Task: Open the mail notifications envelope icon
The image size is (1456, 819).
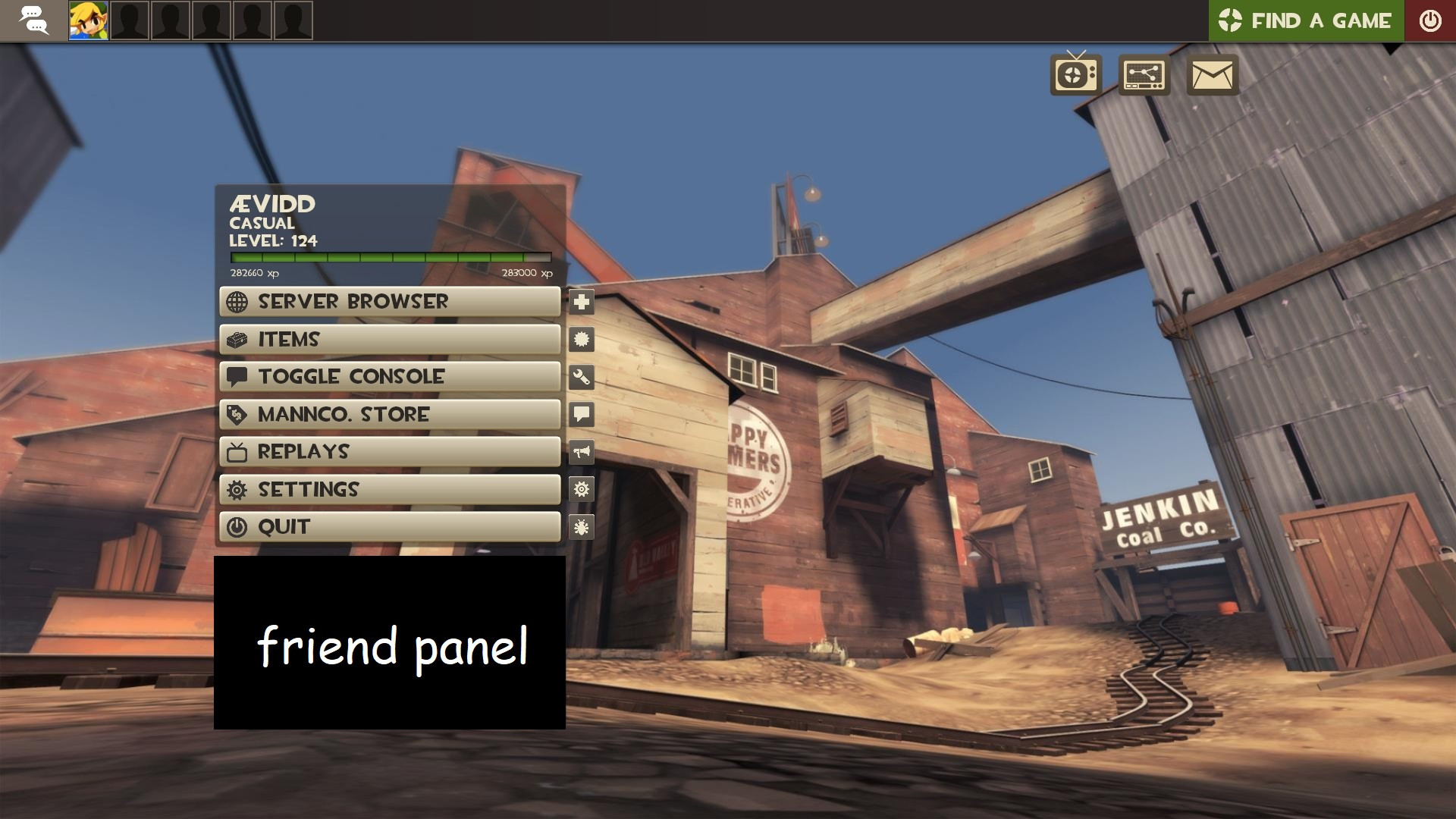Action: point(1210,76)
